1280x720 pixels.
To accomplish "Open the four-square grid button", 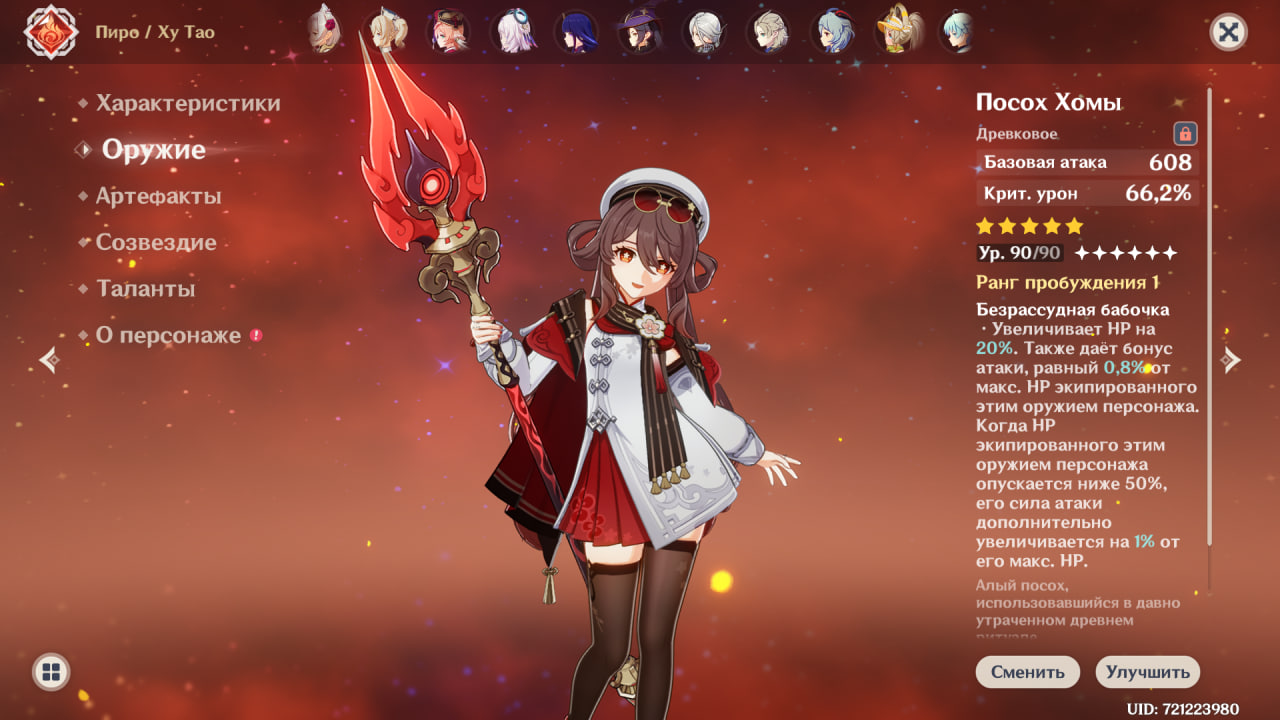I will point(51,671).
